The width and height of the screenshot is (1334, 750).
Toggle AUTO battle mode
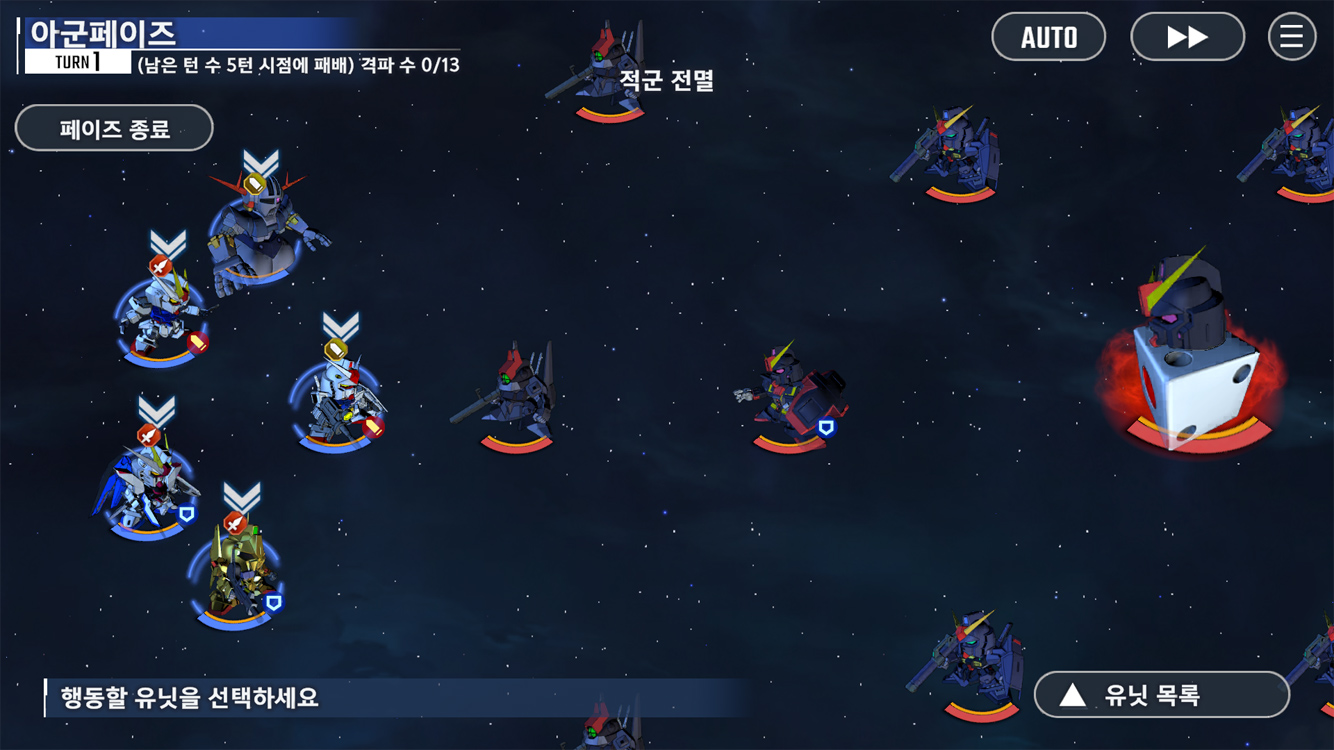coord(1048,37)
